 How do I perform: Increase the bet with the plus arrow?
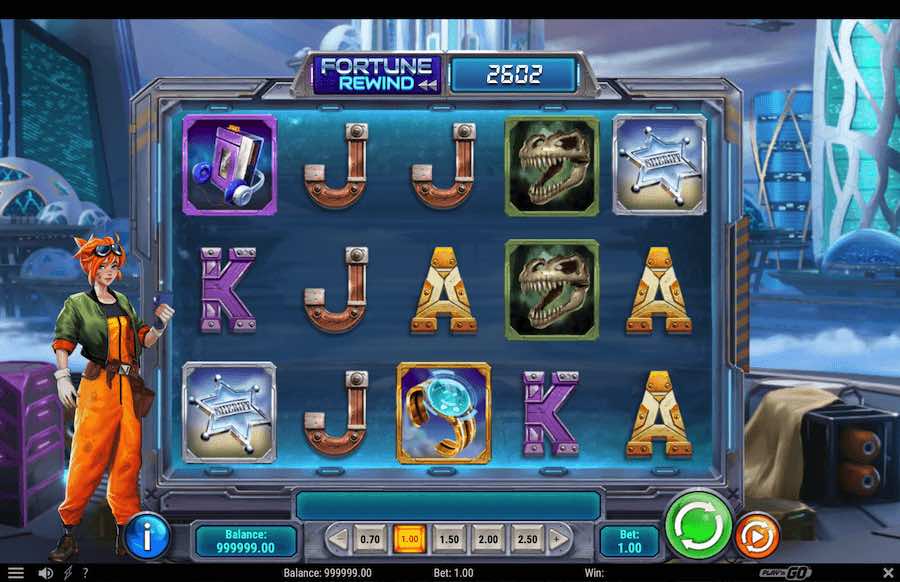point(559,540)
